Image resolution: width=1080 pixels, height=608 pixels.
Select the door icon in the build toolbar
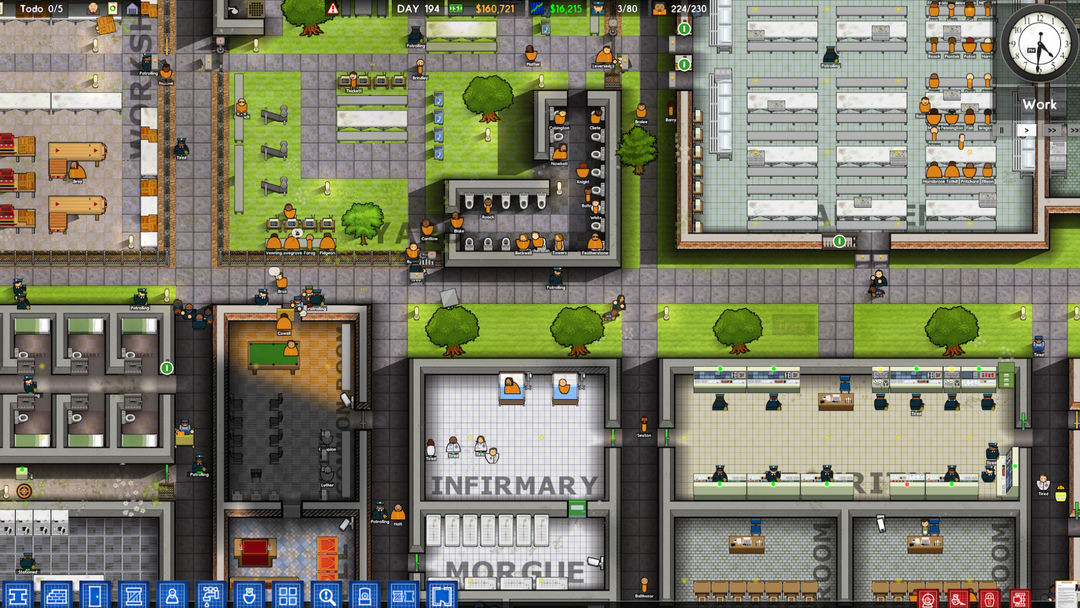point(94,595)
